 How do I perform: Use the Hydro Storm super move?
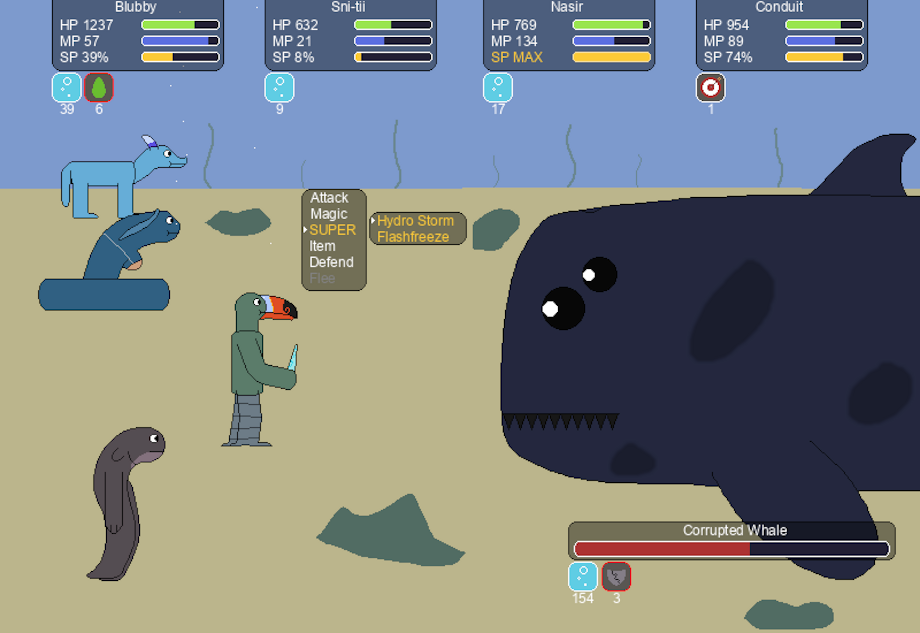(415, 221)
